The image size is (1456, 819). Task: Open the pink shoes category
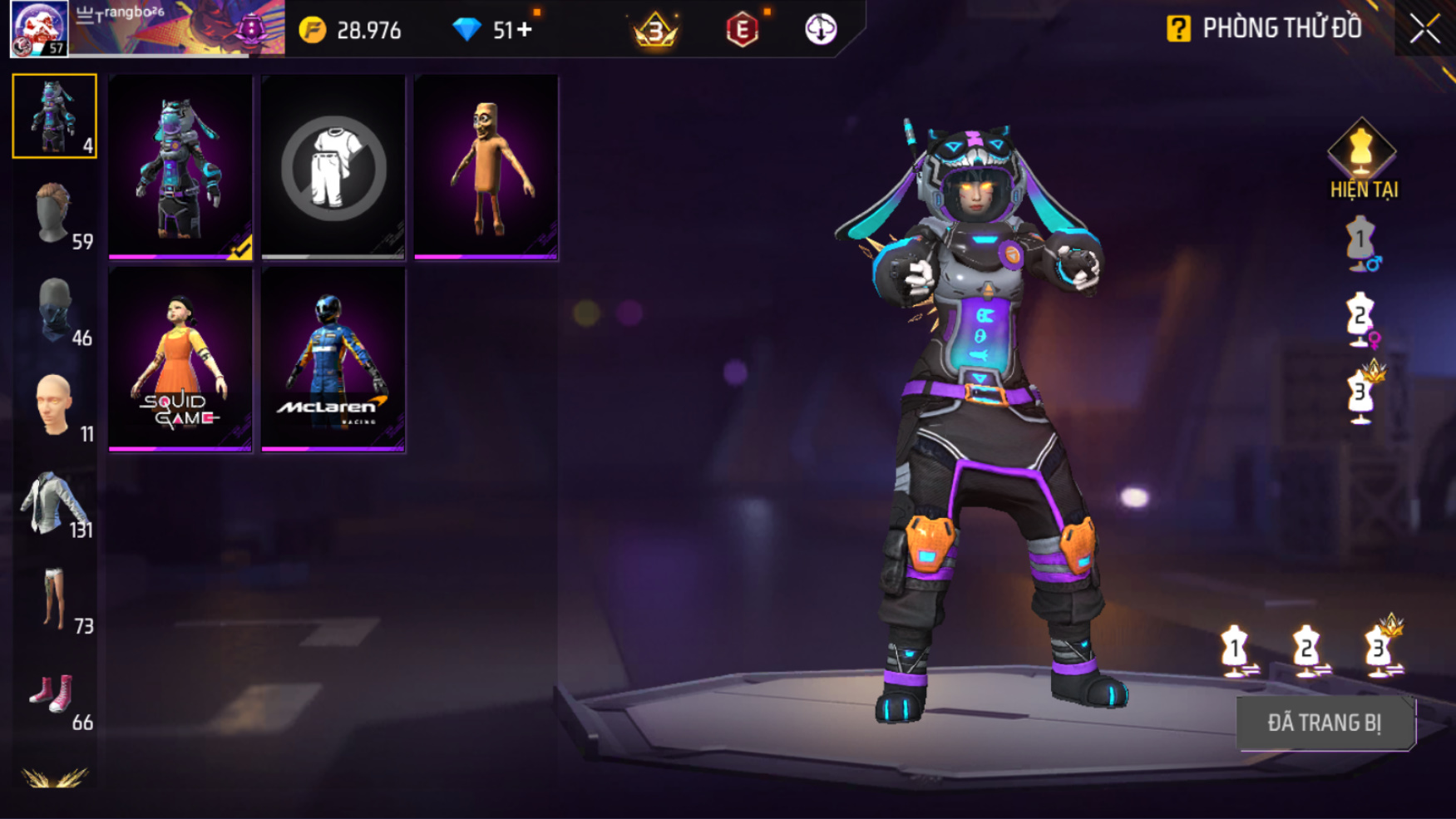55,696
